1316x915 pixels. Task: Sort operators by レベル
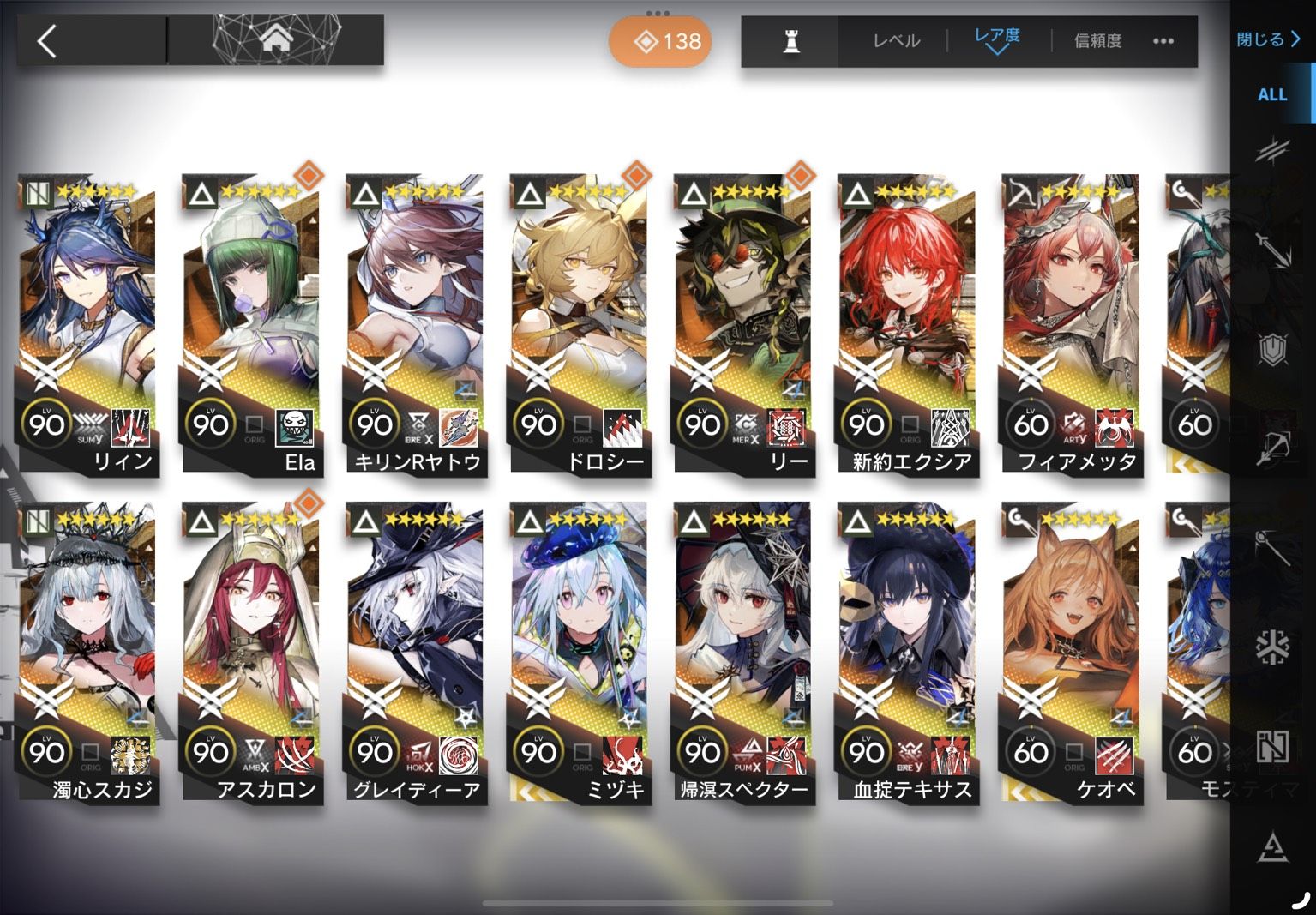coord(896,41)
